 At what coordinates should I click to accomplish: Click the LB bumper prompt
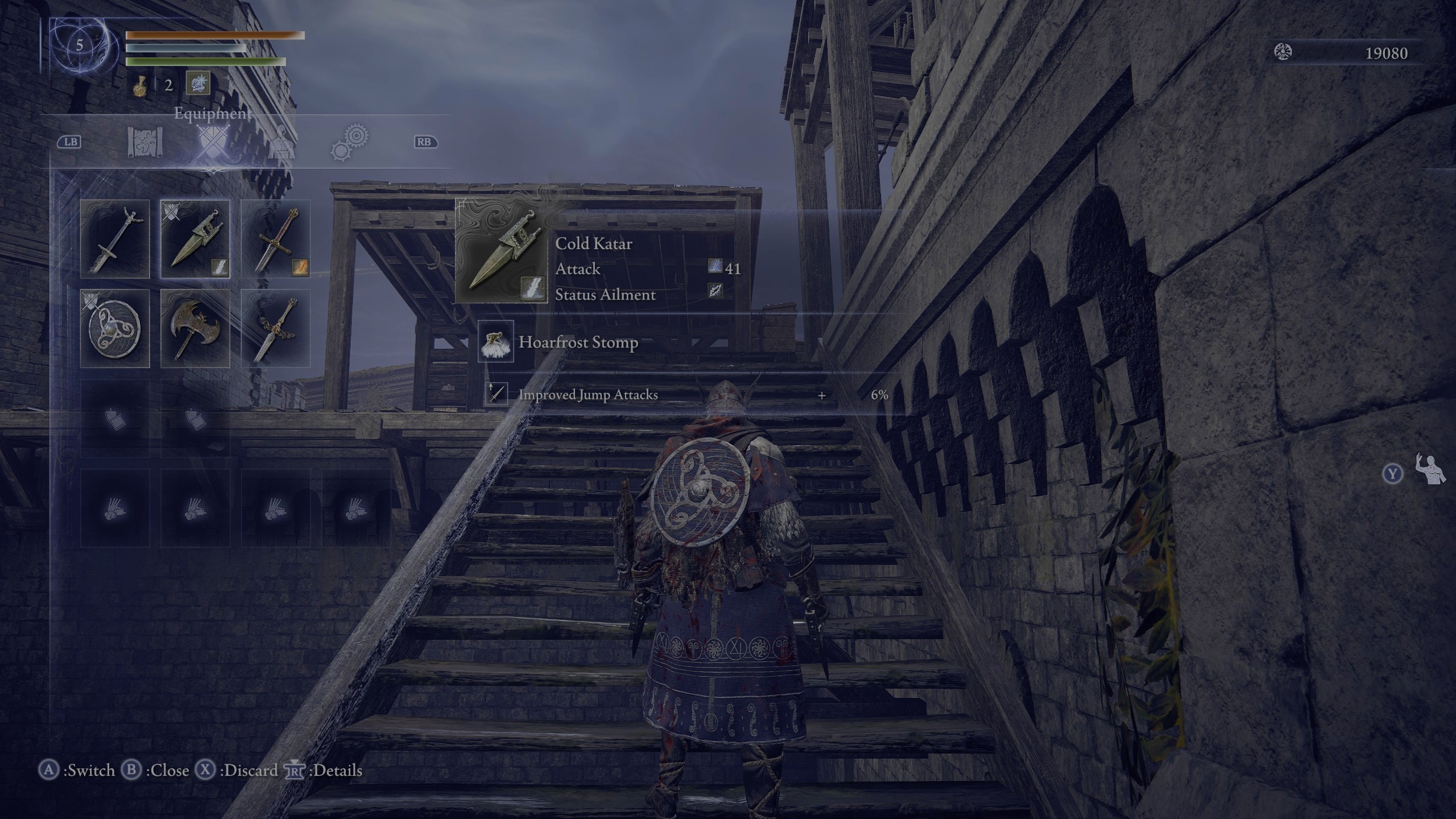[68, 142]
